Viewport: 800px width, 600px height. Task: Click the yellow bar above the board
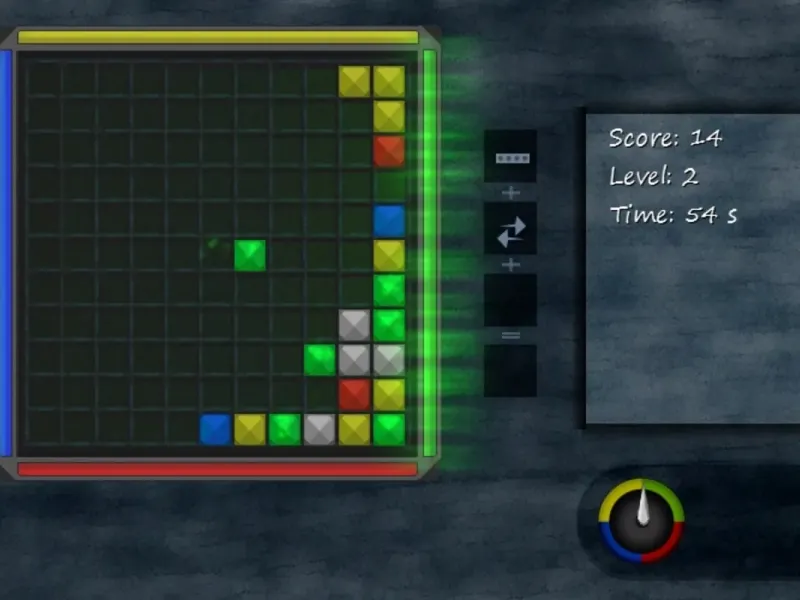pyautogui.click(x=218, y=37)
